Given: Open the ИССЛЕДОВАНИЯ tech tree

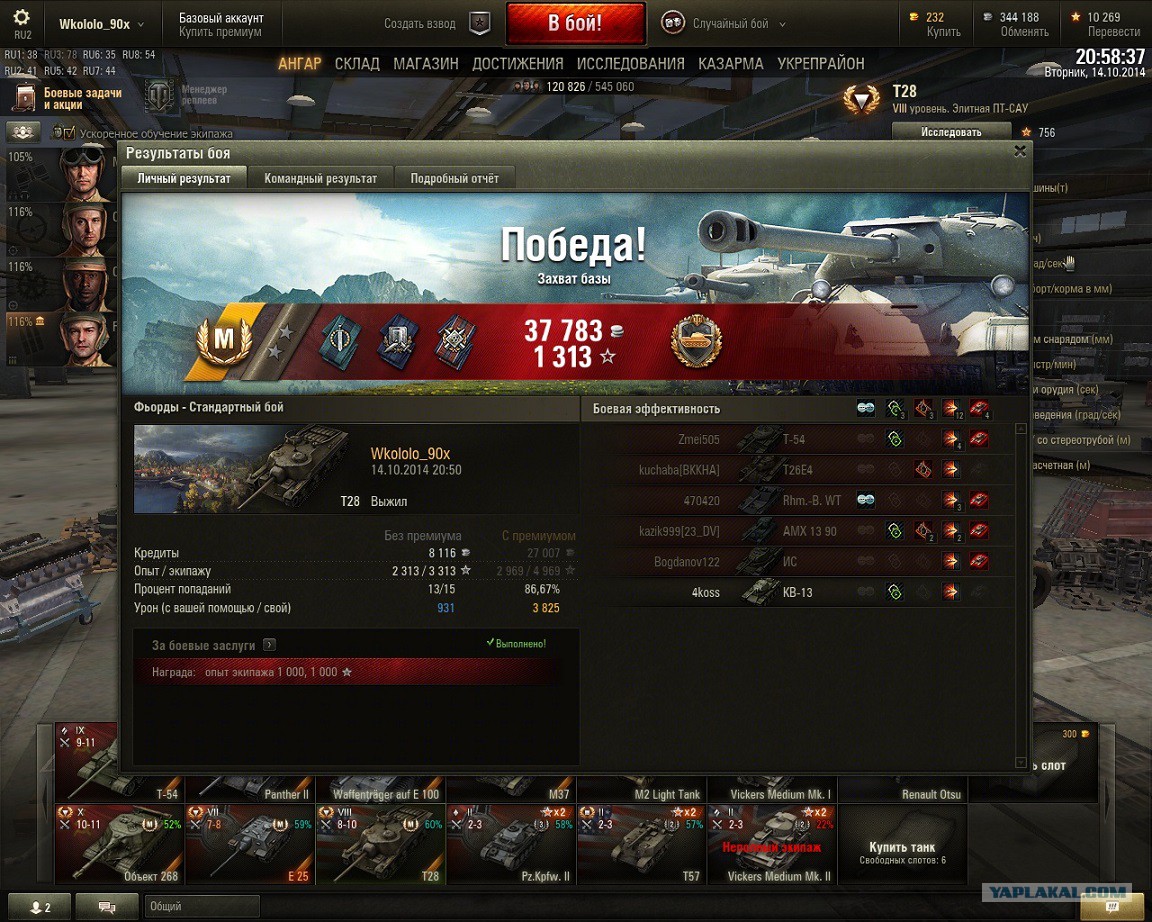Looking at the screenshot, I should pyautogui.click(x=630, y=64).
